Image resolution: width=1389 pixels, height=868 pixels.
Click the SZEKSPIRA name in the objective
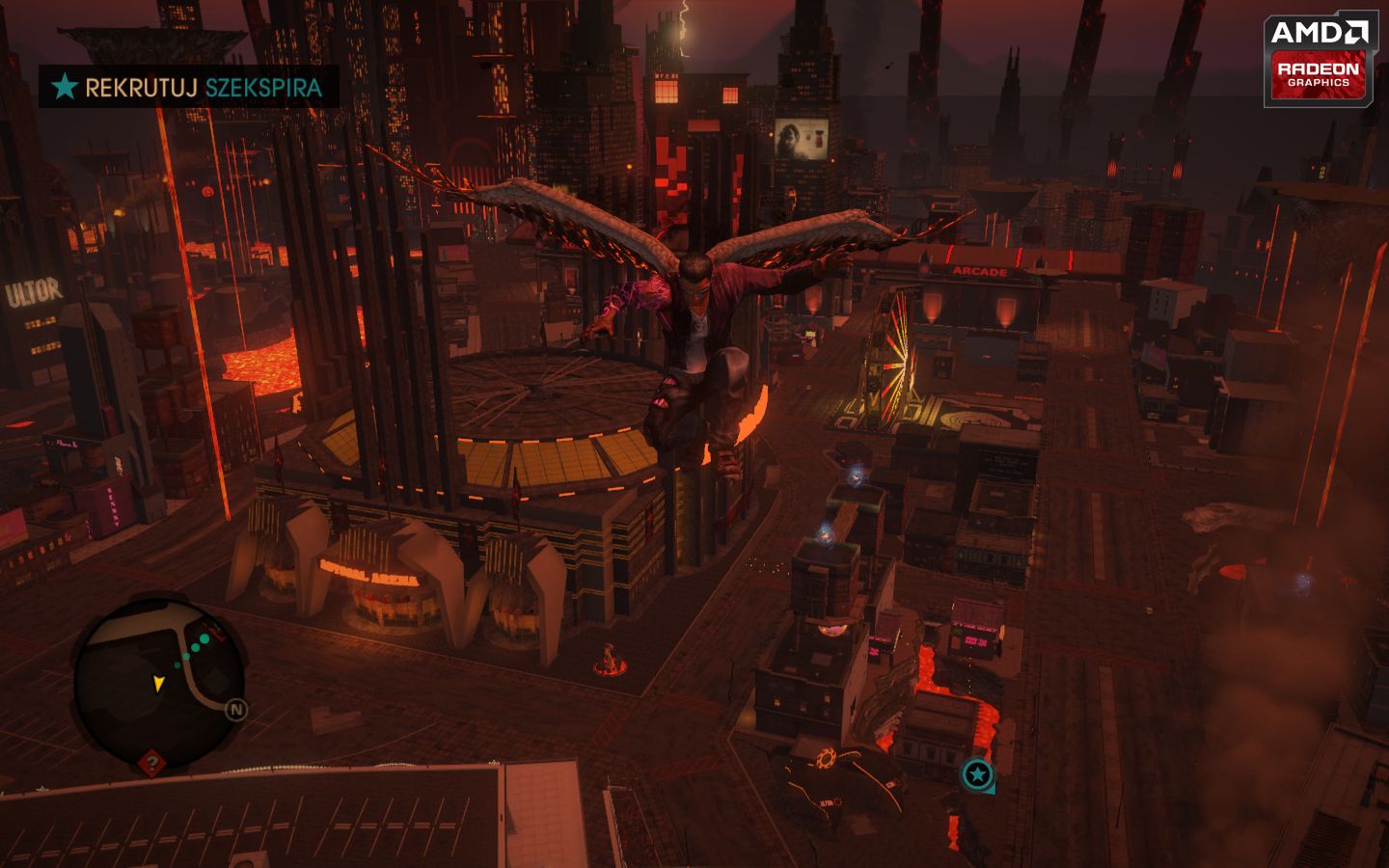coord(261,87)
